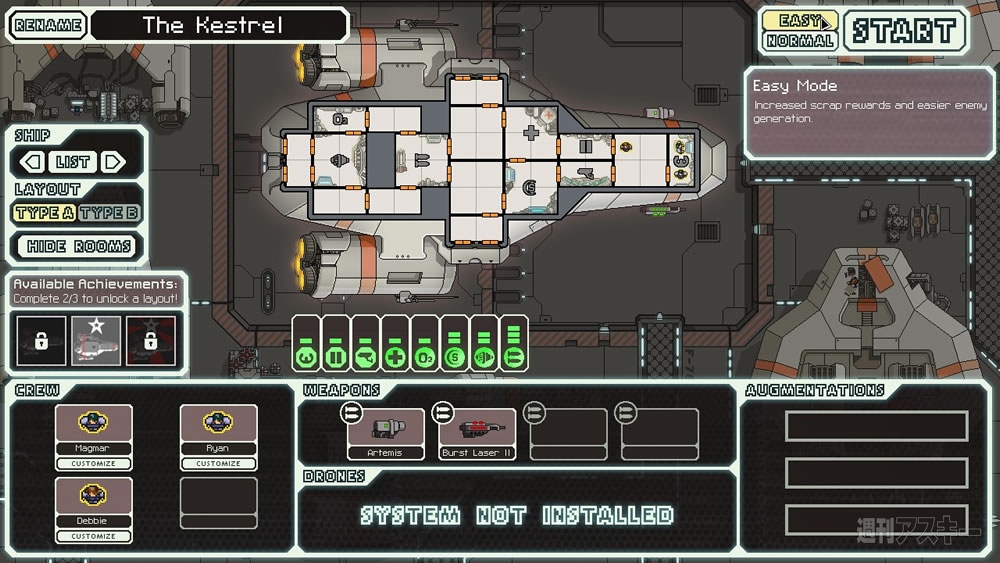Choose TYPE A layout
The width and height of the screenshot is (1000, 563).
(x=44, y=212)
